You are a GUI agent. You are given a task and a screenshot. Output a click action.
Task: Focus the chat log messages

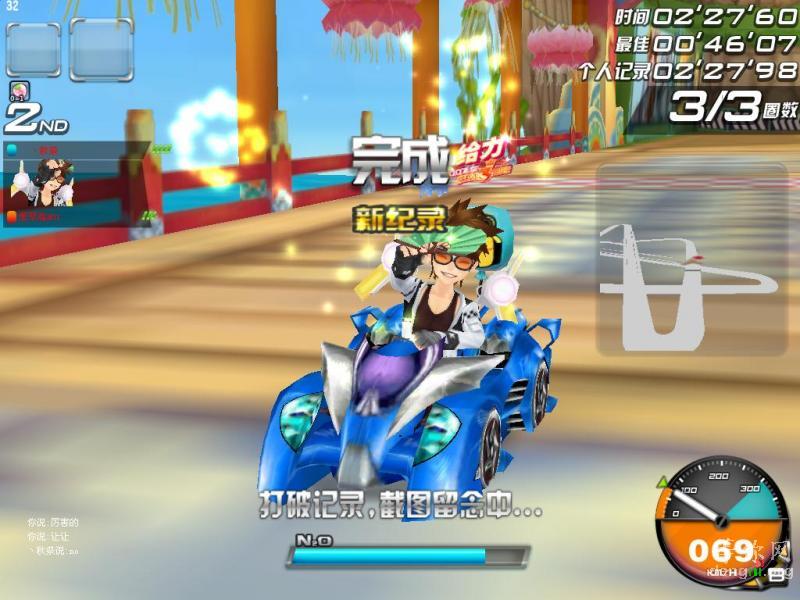[x=54, y=536]
